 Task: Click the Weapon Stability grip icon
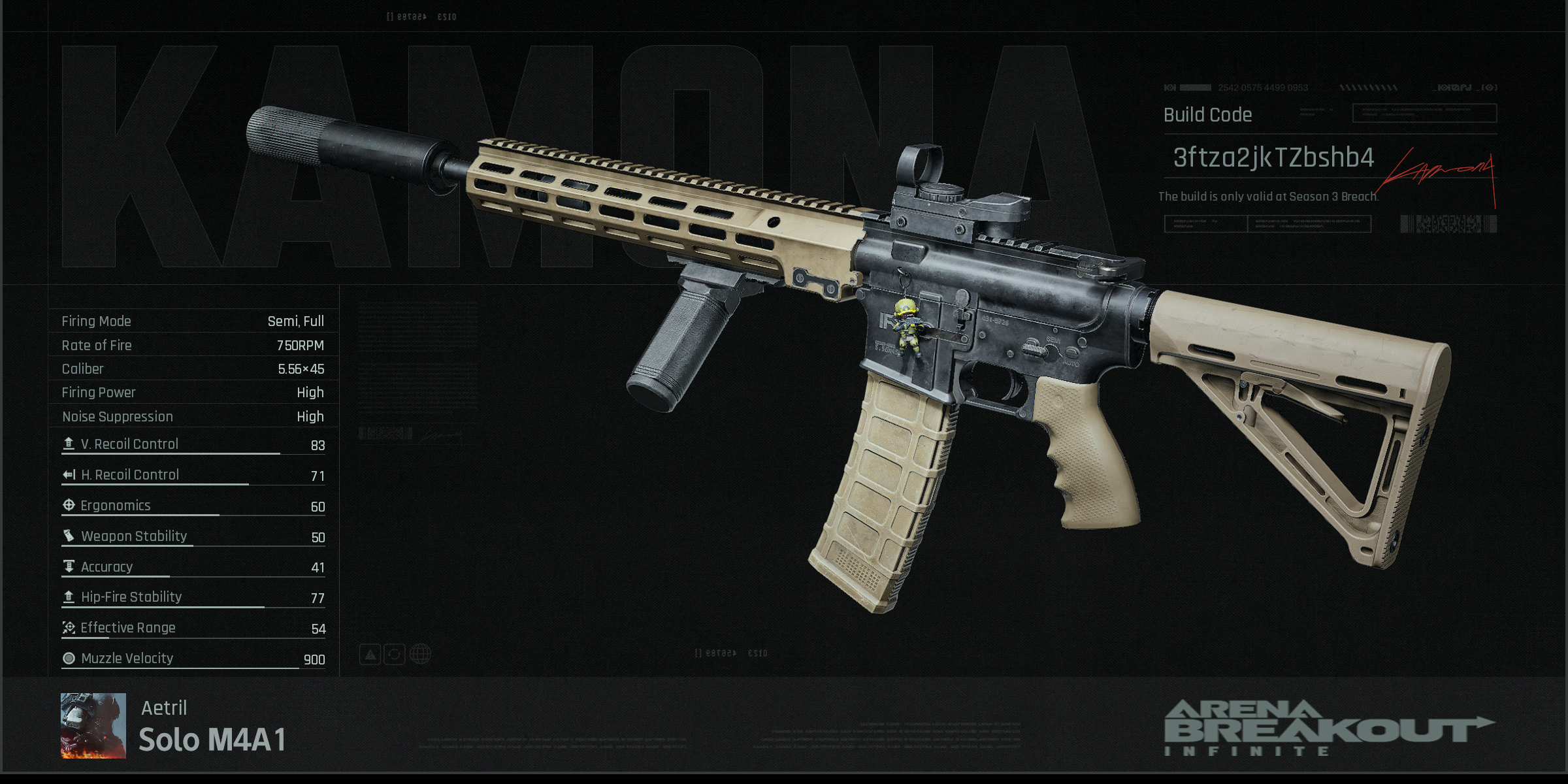[x=67, y=536]
